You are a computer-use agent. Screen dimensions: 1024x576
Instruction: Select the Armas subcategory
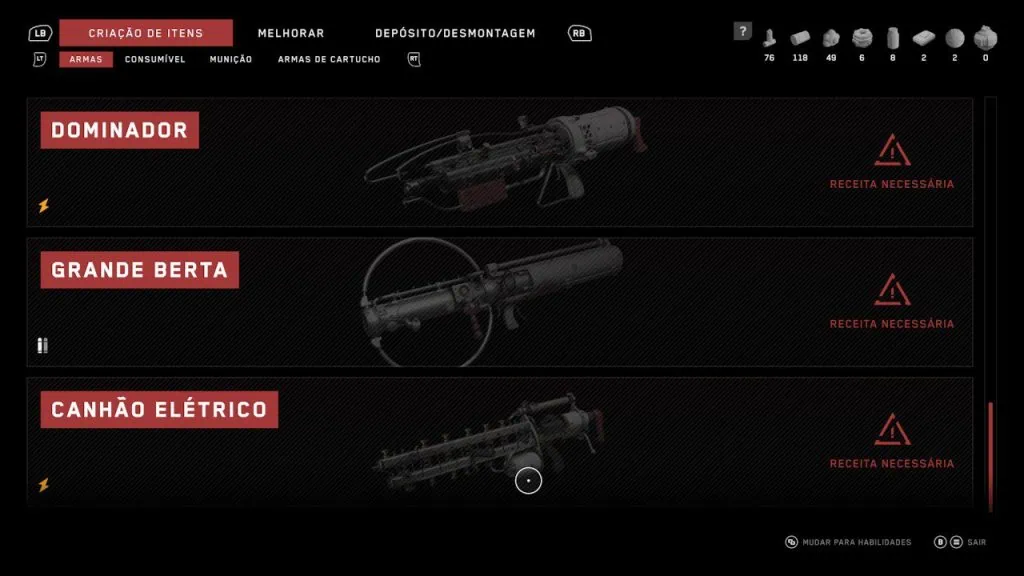coord(85,59)
